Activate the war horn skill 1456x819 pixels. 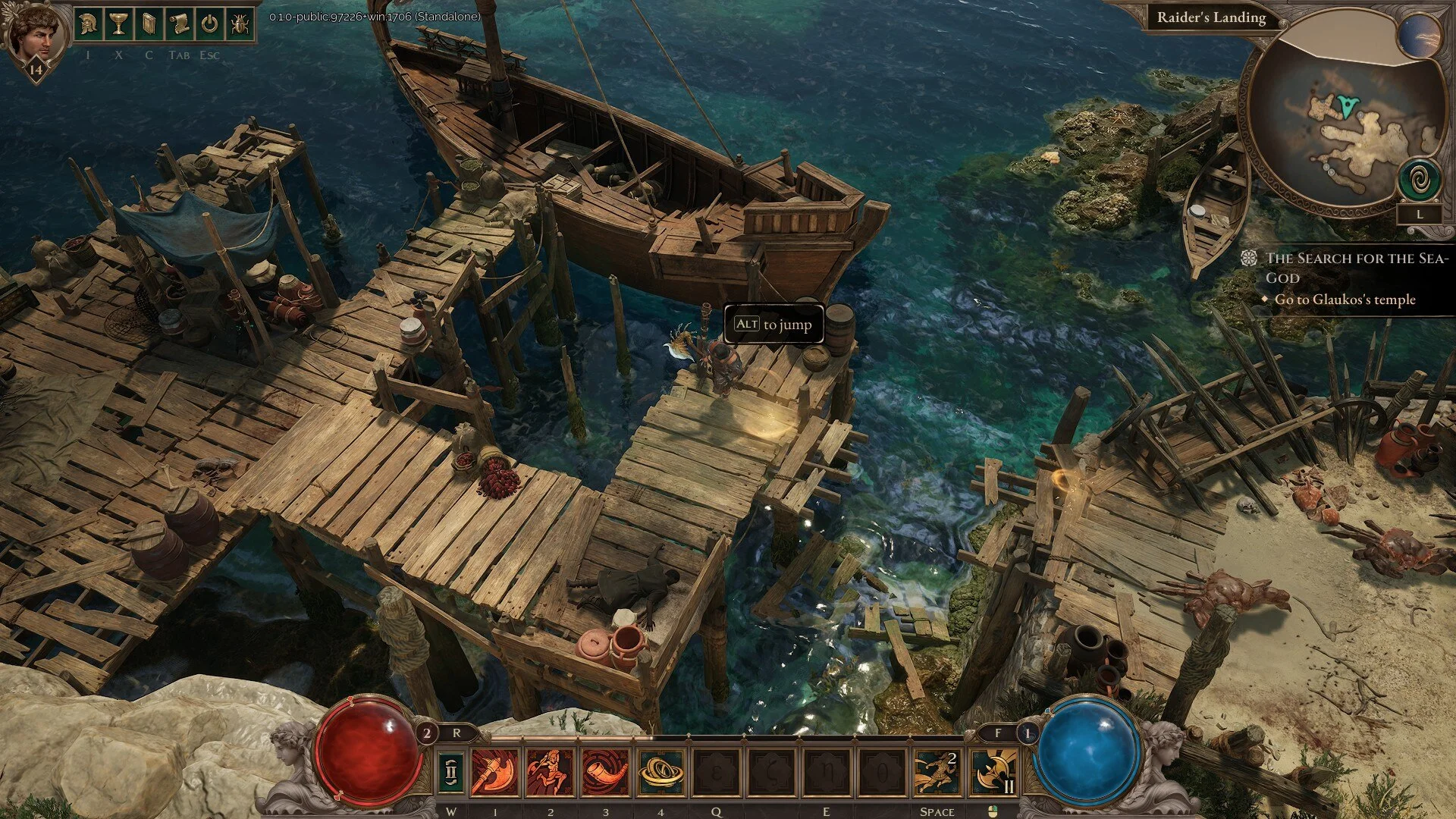(605, 772)
